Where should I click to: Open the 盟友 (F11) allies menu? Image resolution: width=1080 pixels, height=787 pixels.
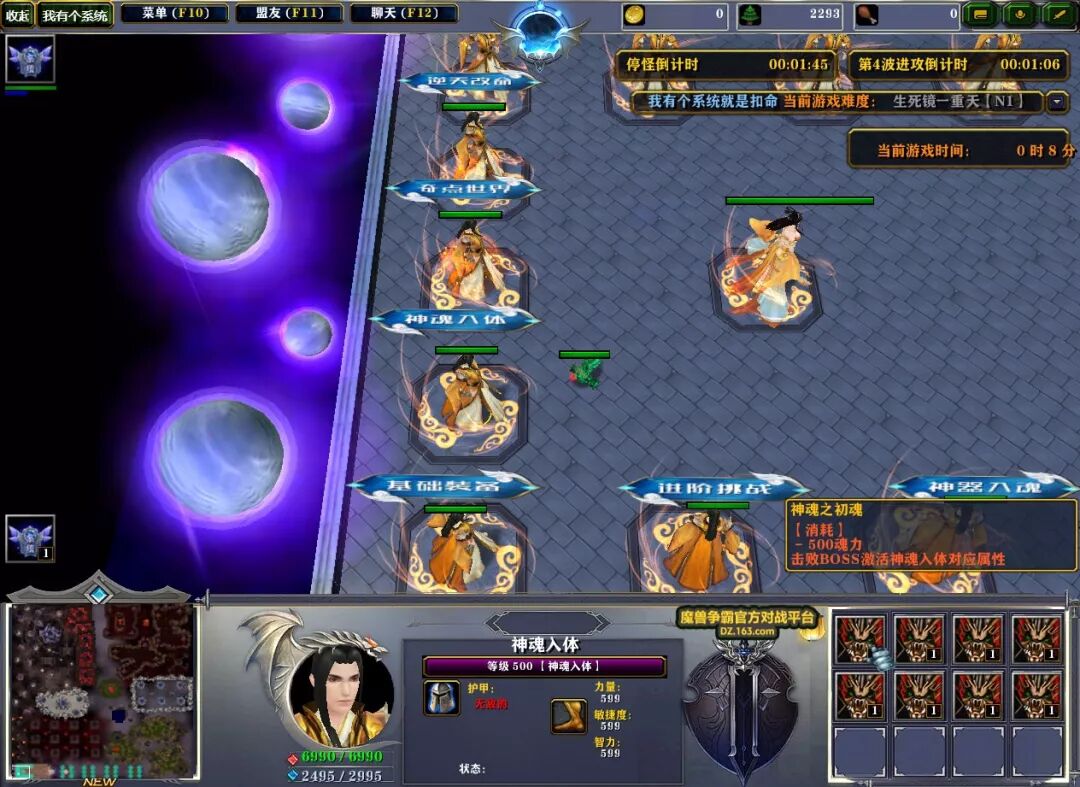pyautogui.click(x=289, y=14)
